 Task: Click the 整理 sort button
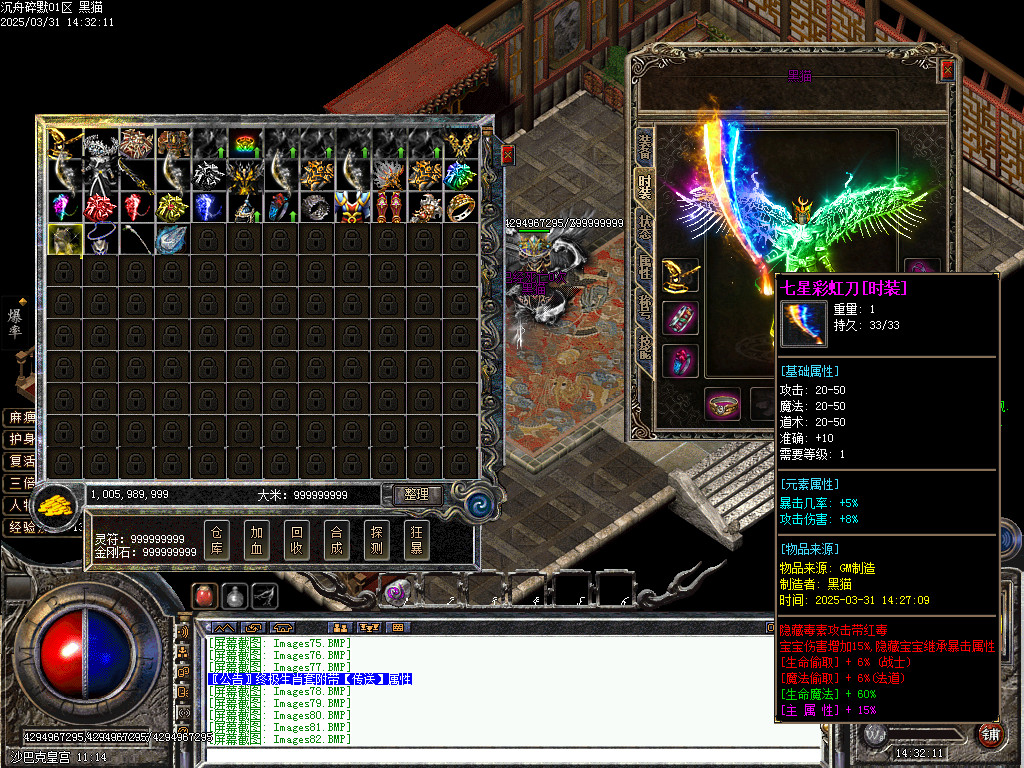(417, 494)
